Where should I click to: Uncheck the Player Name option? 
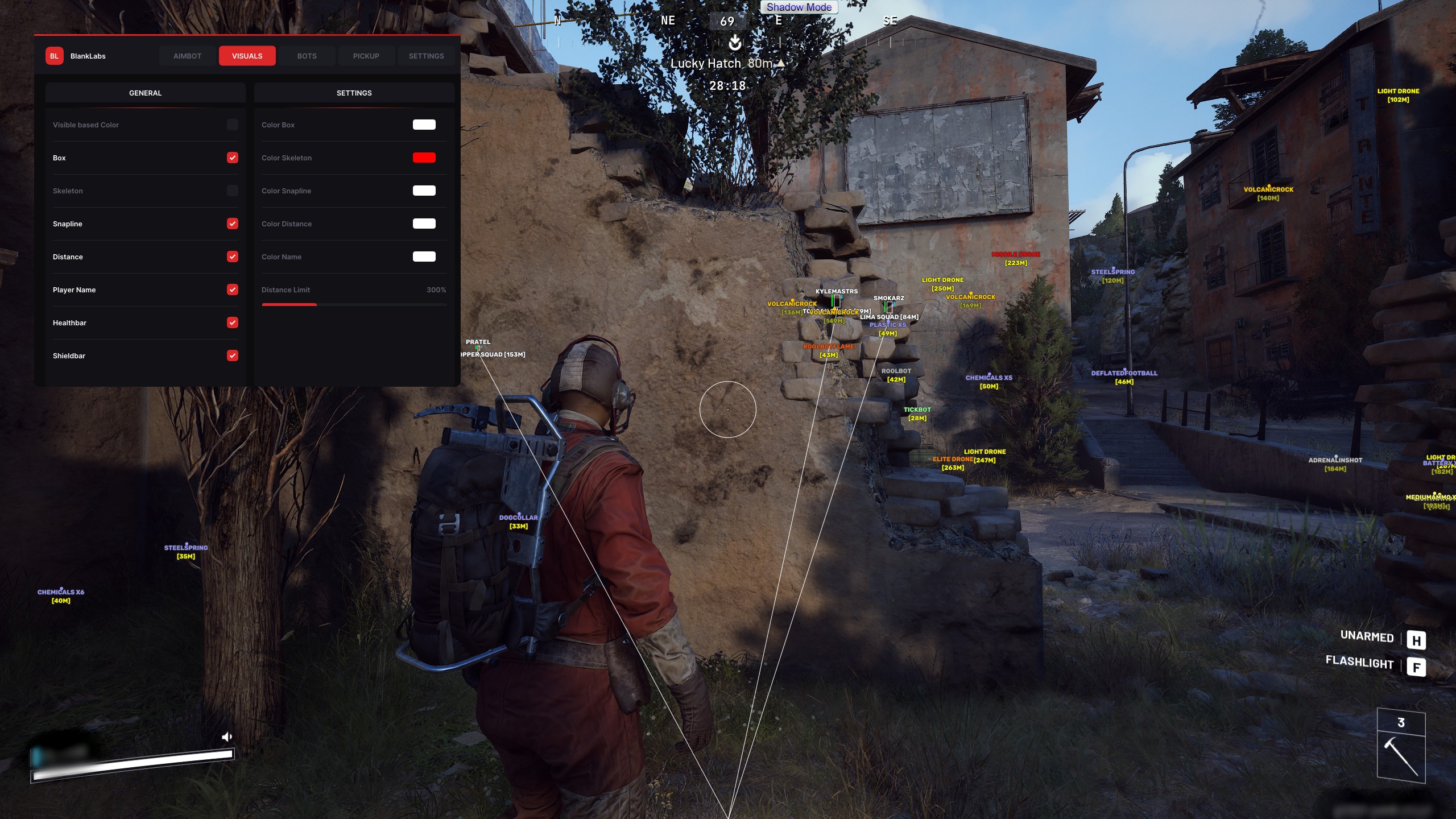[232, 289]
